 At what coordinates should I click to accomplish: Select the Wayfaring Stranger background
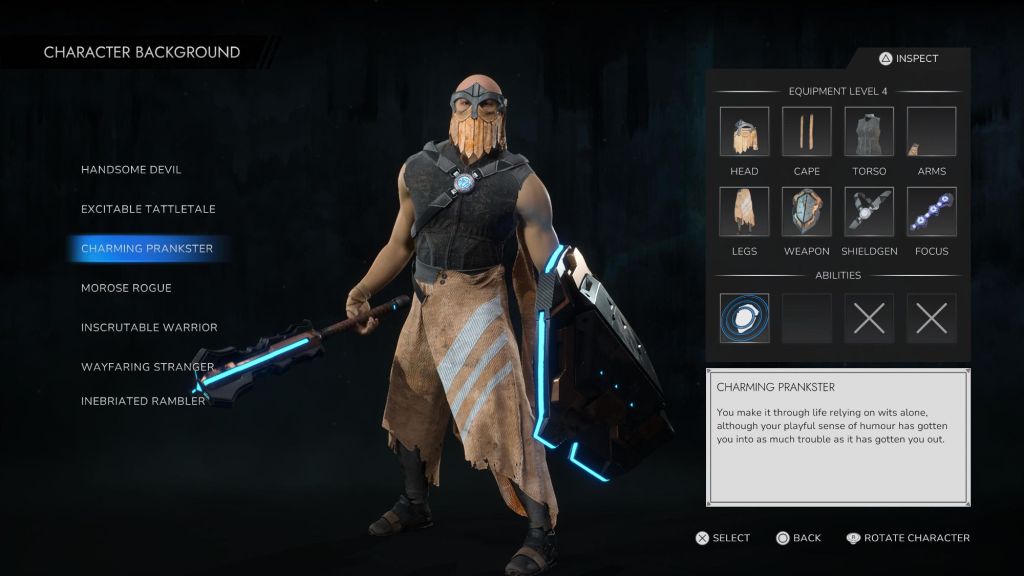[x=148, y=367]
